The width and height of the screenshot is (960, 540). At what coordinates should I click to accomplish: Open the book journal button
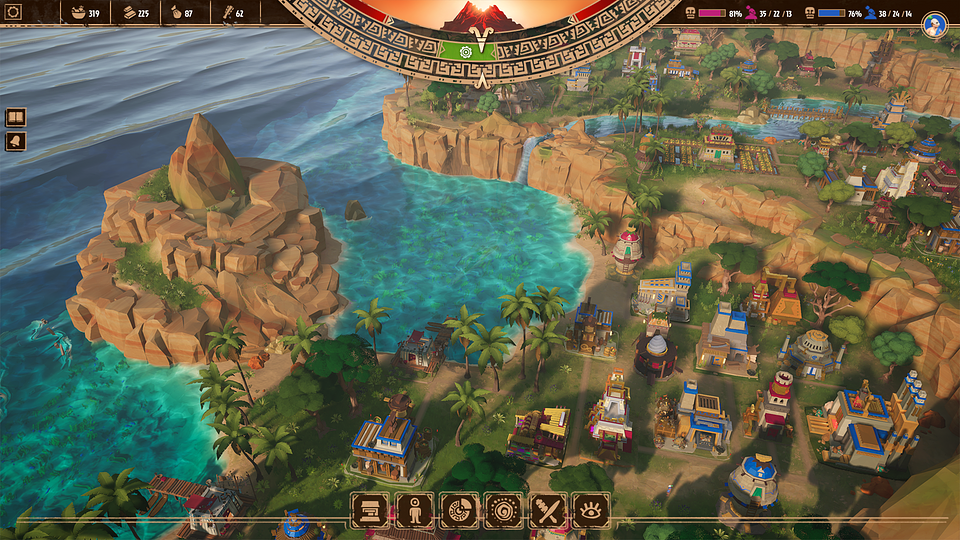click(x=16, y=117)
